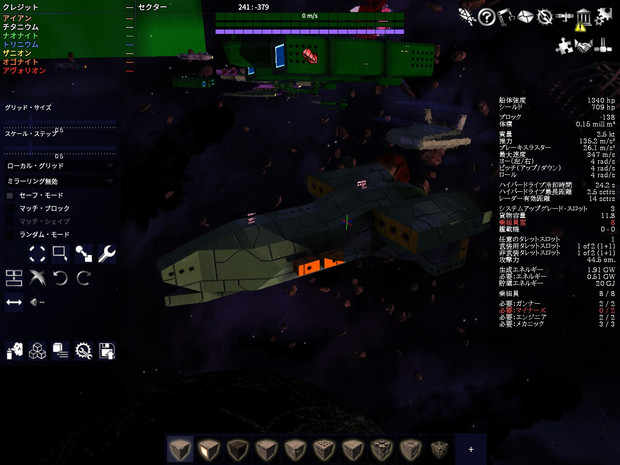Click the rocket ship icon
620x465 pixels.
(x=466, y=17)
